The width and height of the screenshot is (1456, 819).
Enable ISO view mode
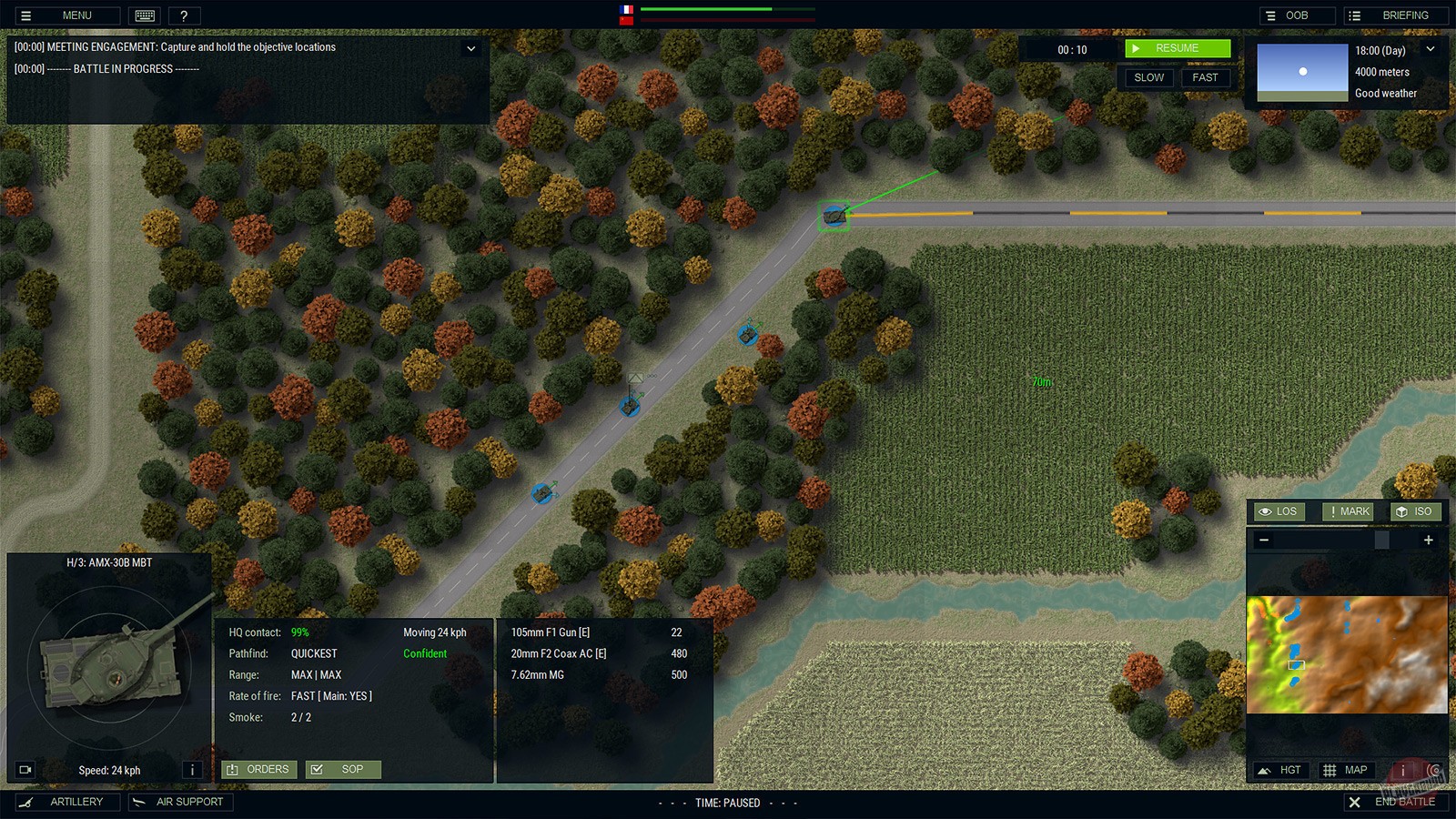[1416, 511]
